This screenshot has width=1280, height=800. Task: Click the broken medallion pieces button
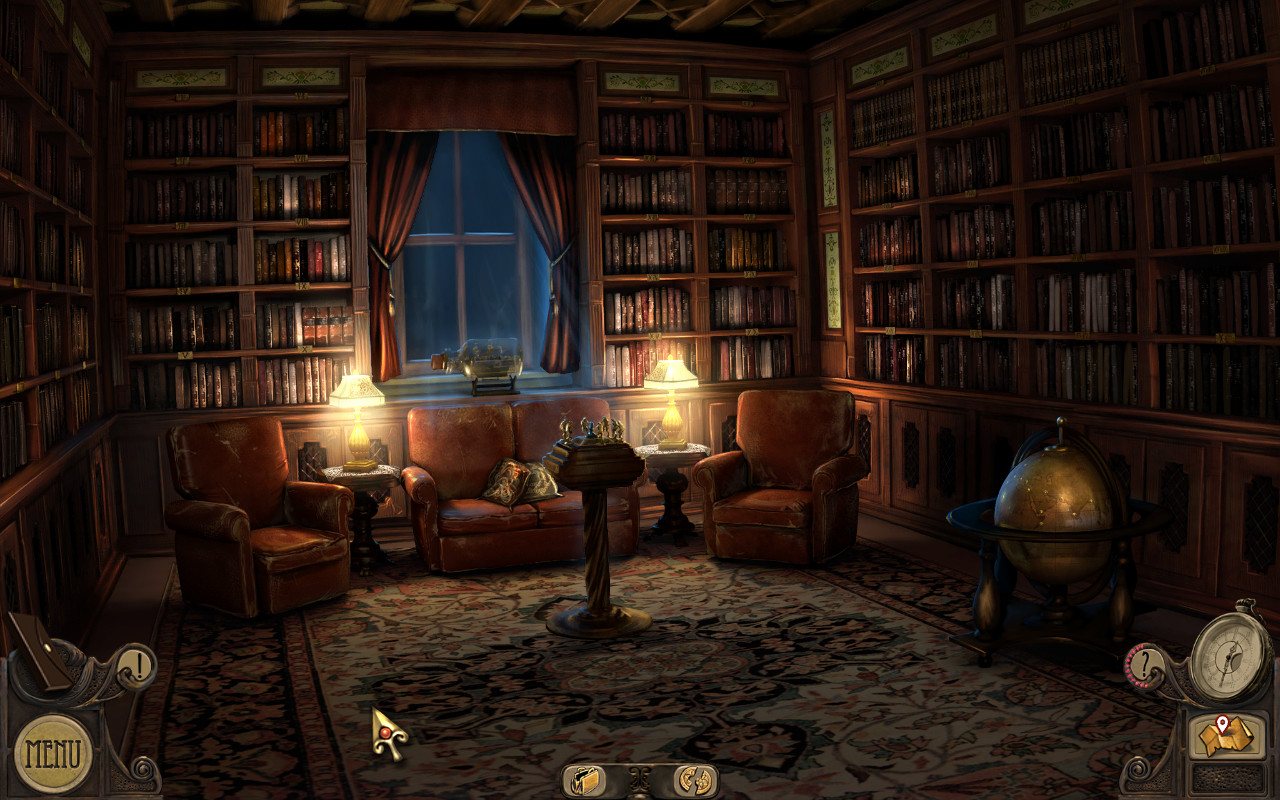point(692,779)
